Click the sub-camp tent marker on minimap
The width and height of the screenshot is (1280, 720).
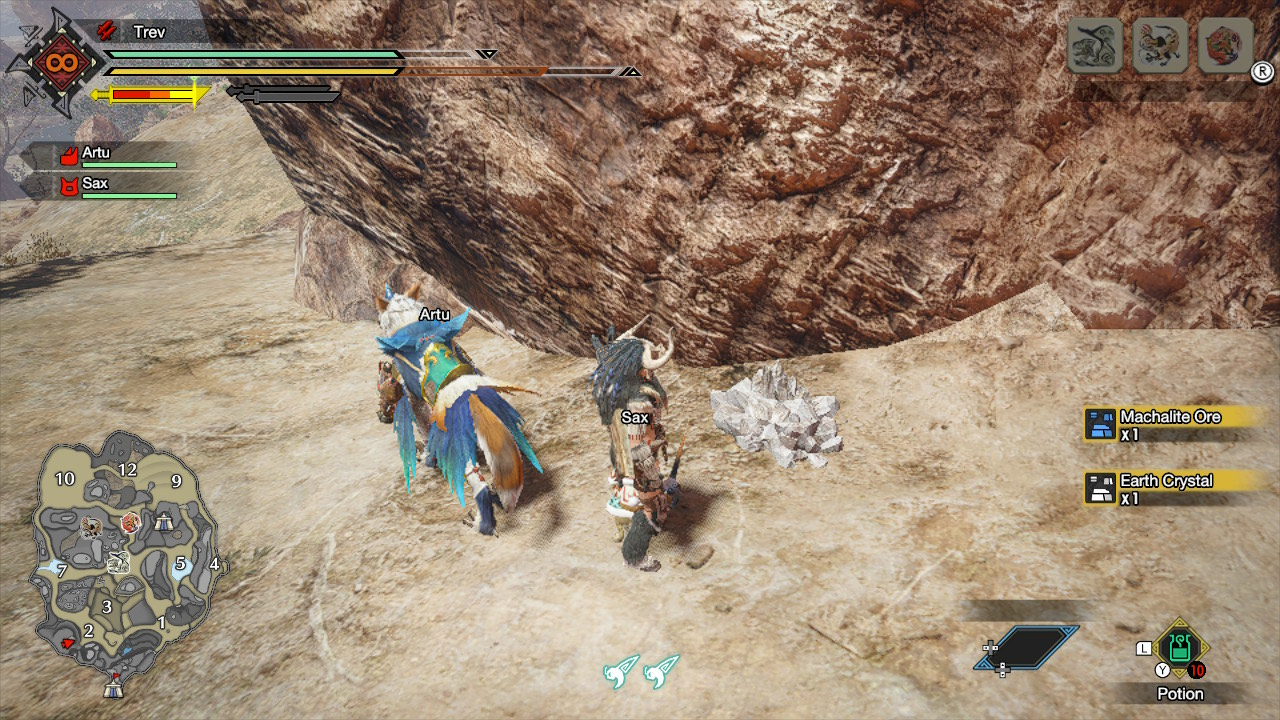click(162, 520)
